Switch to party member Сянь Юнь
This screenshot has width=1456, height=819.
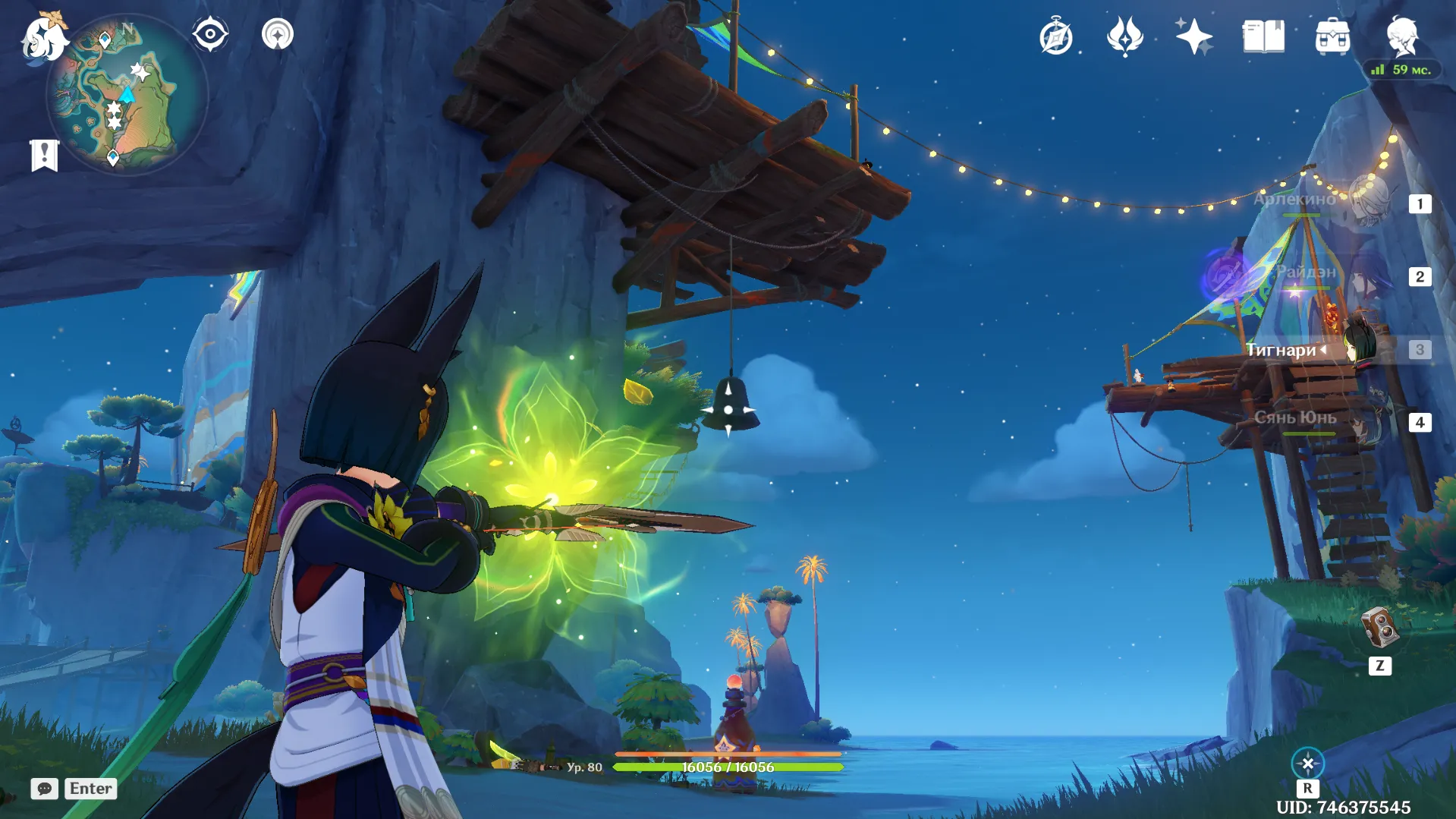pos(1335,420)
